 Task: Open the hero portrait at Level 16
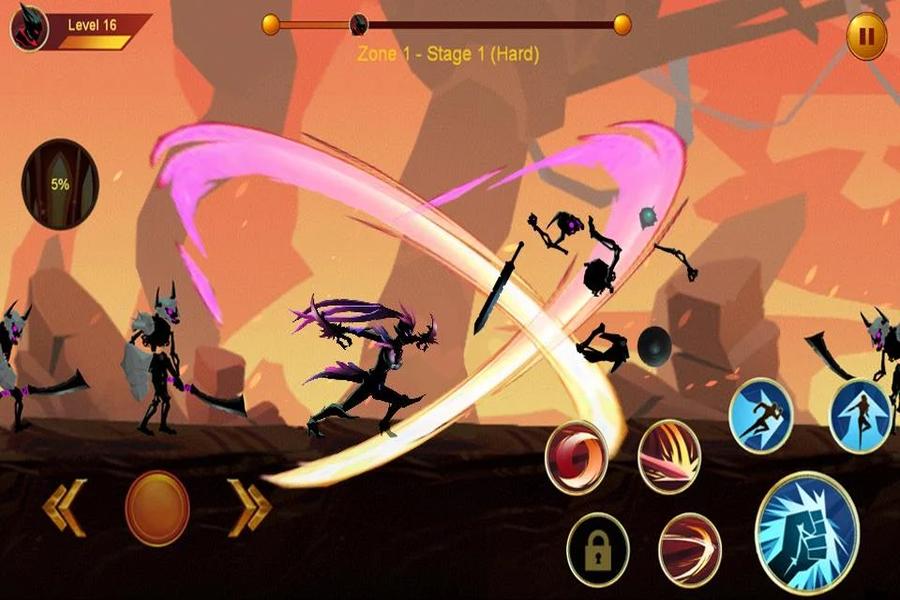30,28
